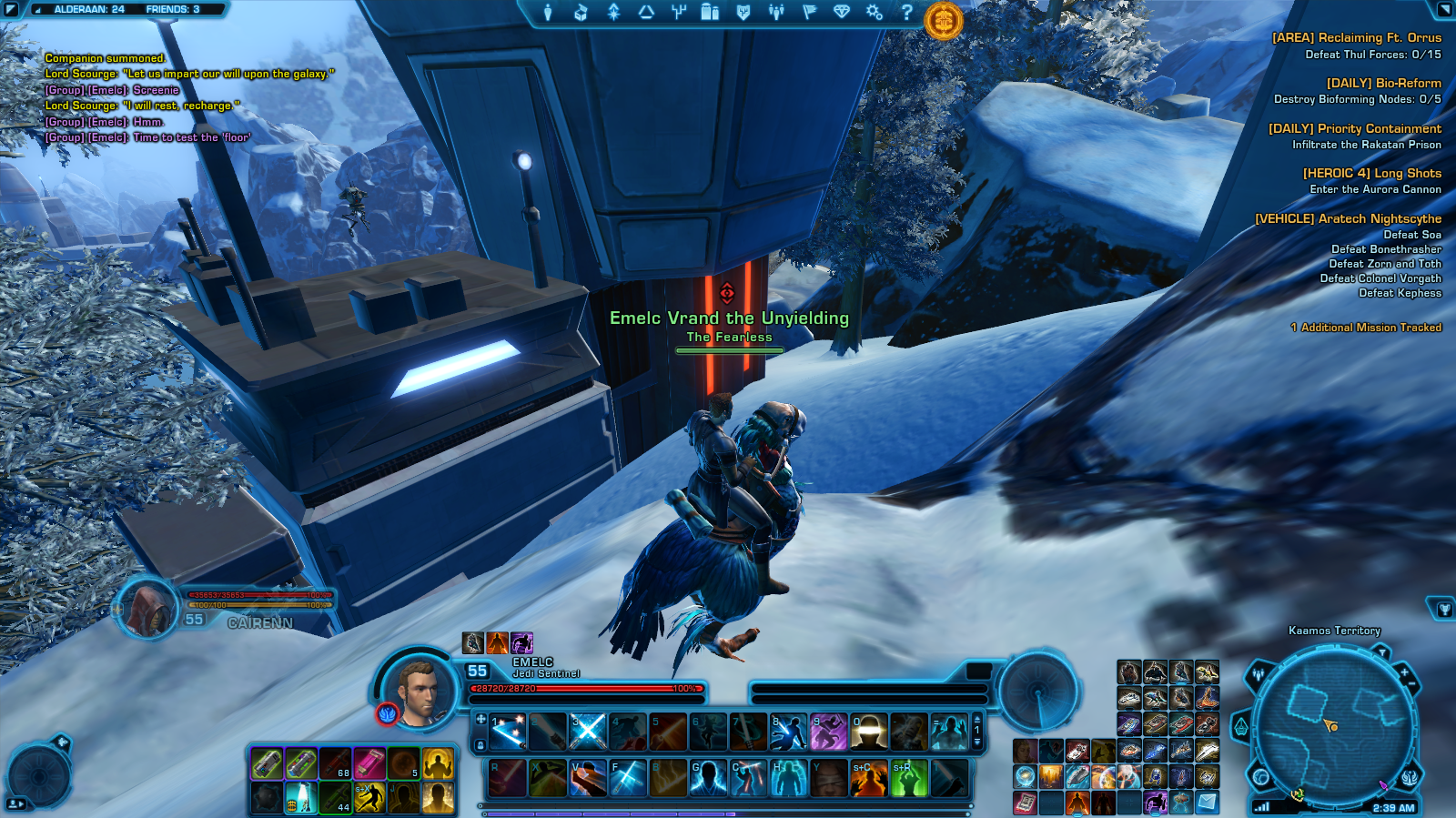Viewport: 1456px width, 818px height.
Task: Click the Daily Bio-Reform mission tracker entry
Action: pyautogui.click(x=1383, y=83)
